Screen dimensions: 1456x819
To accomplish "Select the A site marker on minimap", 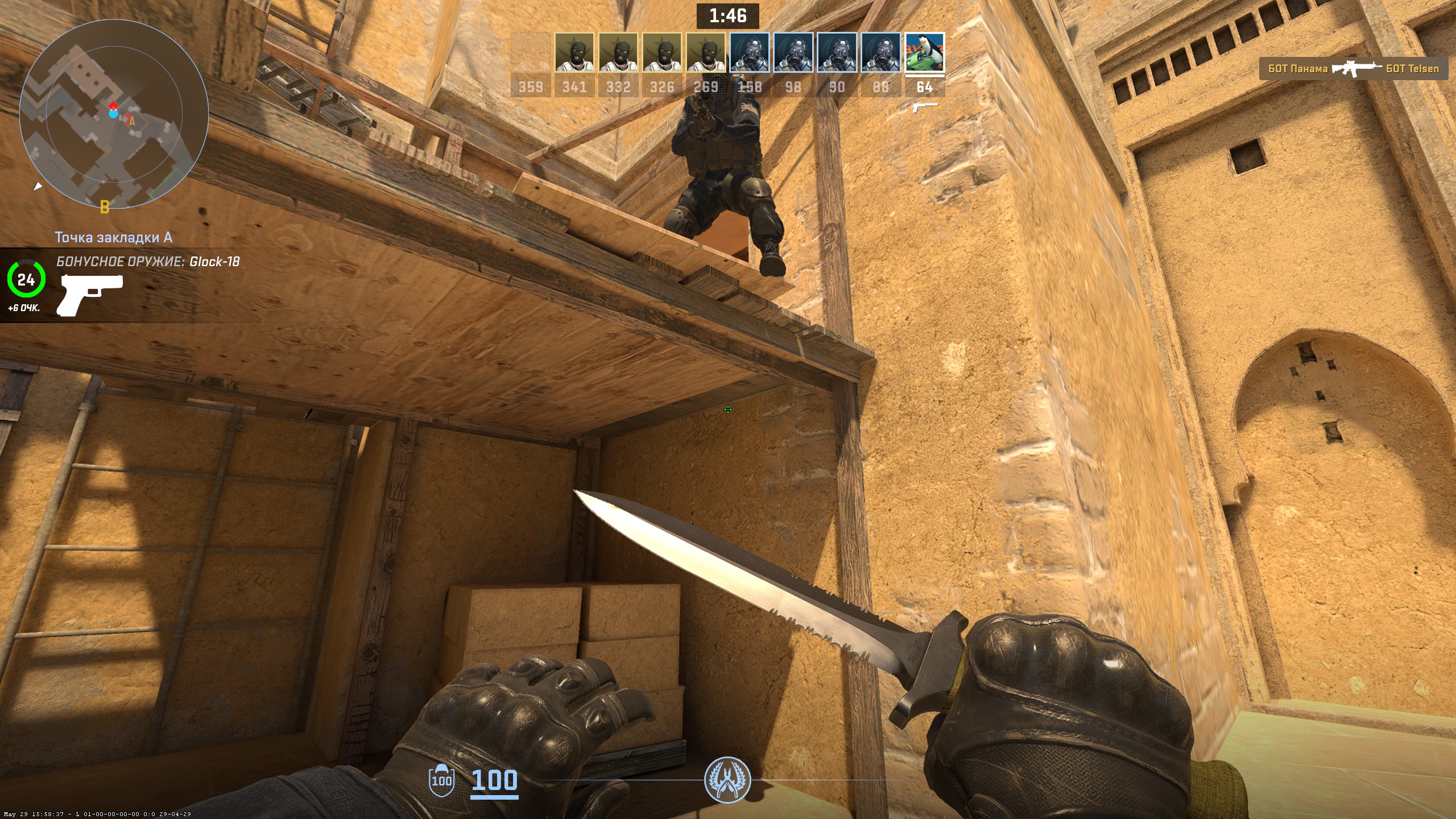I will (x=132, y=121).
